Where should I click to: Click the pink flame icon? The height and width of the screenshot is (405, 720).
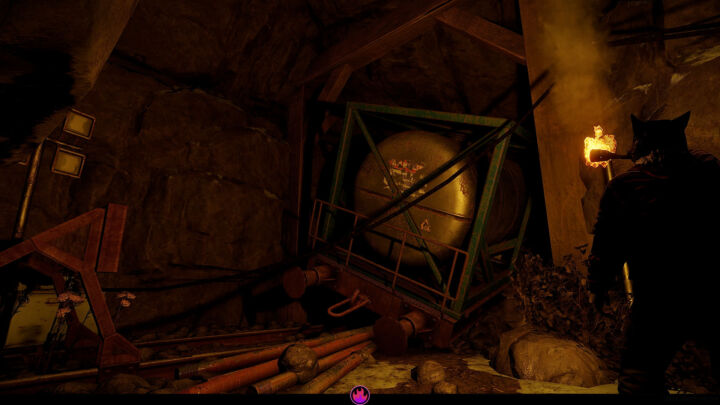pos(360,395)
